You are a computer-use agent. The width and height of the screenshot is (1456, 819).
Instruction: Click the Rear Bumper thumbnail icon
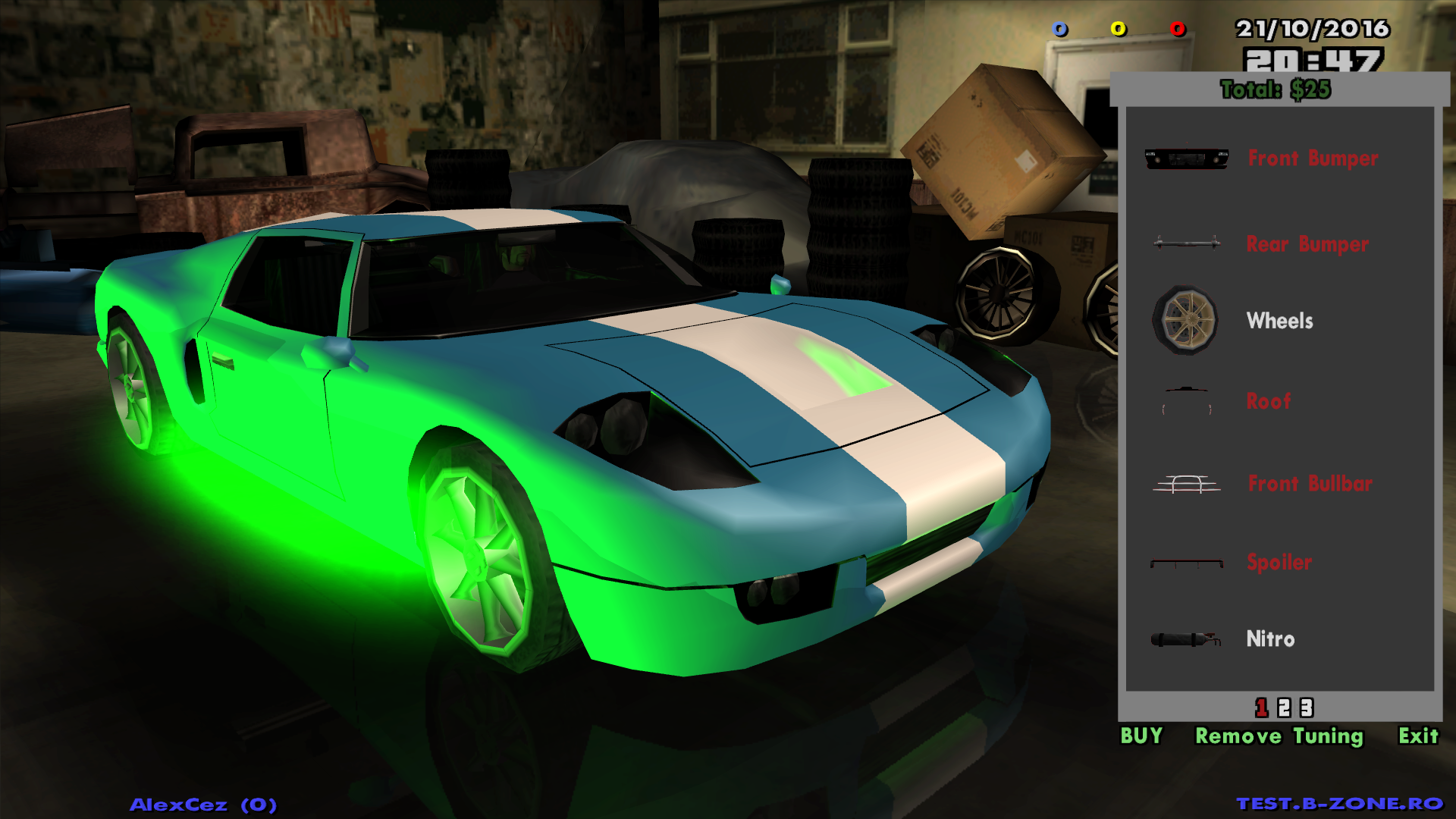[x=1188, y=243]
